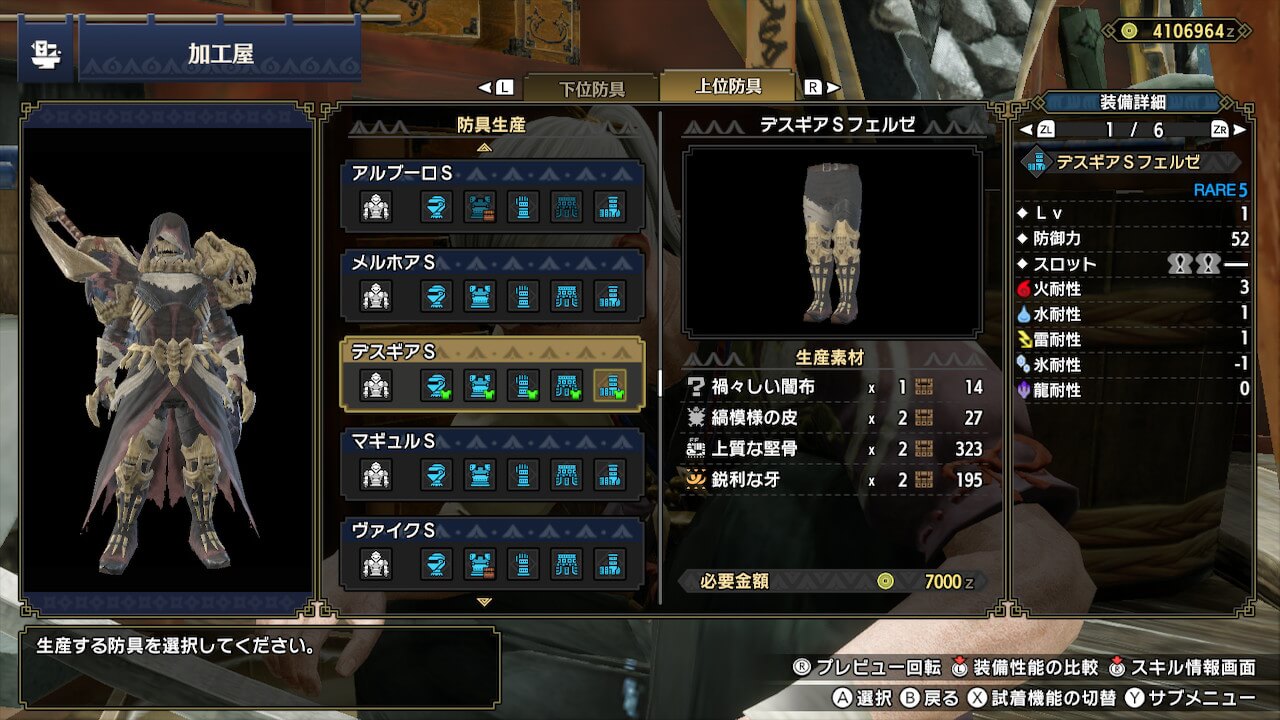1280x720 pixels.
Task: Click the デスギアSフェルゼ leg armor preview
Action: 832,242
